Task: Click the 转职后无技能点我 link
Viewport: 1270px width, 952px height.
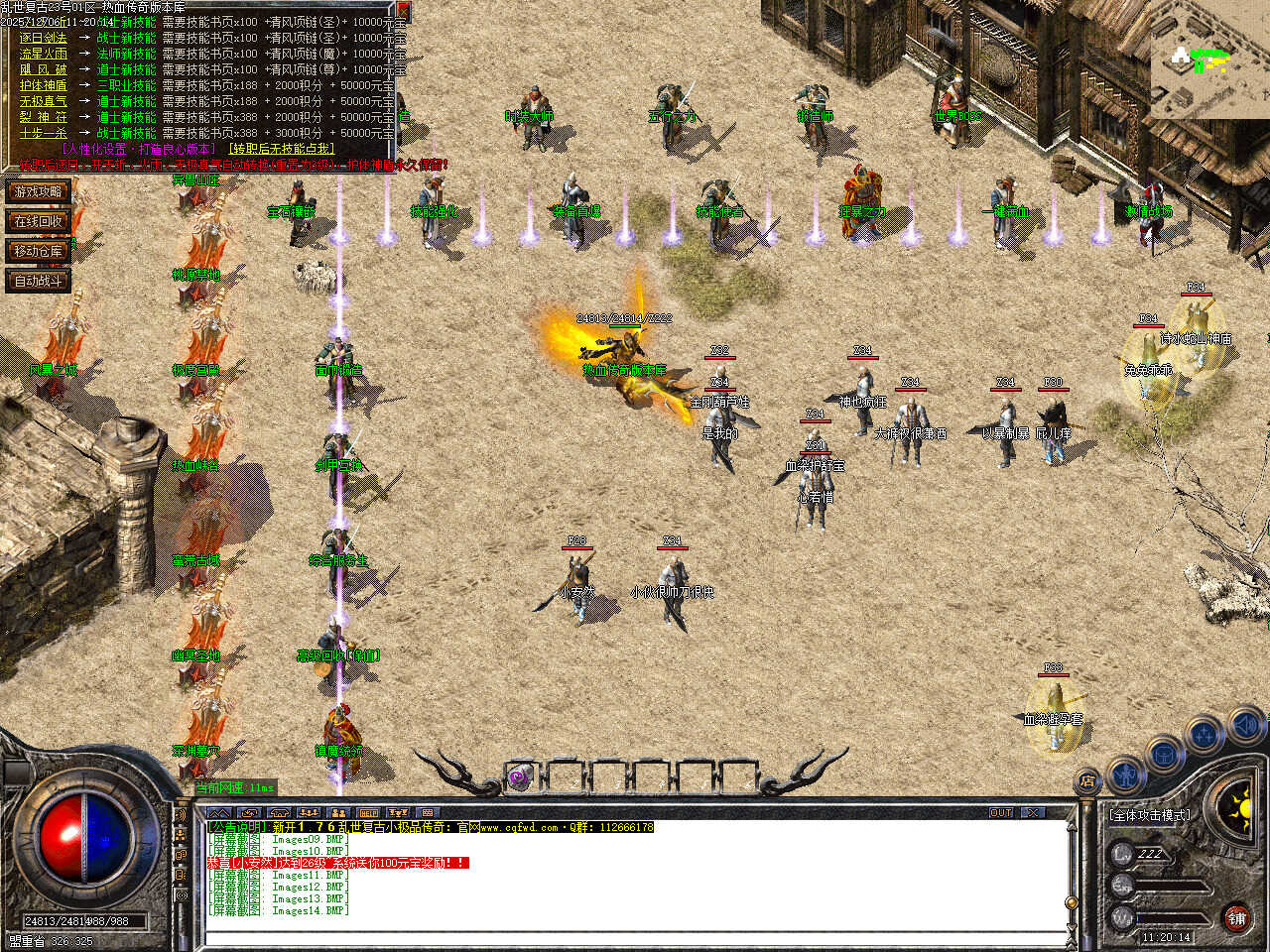Action: (283, 149)
